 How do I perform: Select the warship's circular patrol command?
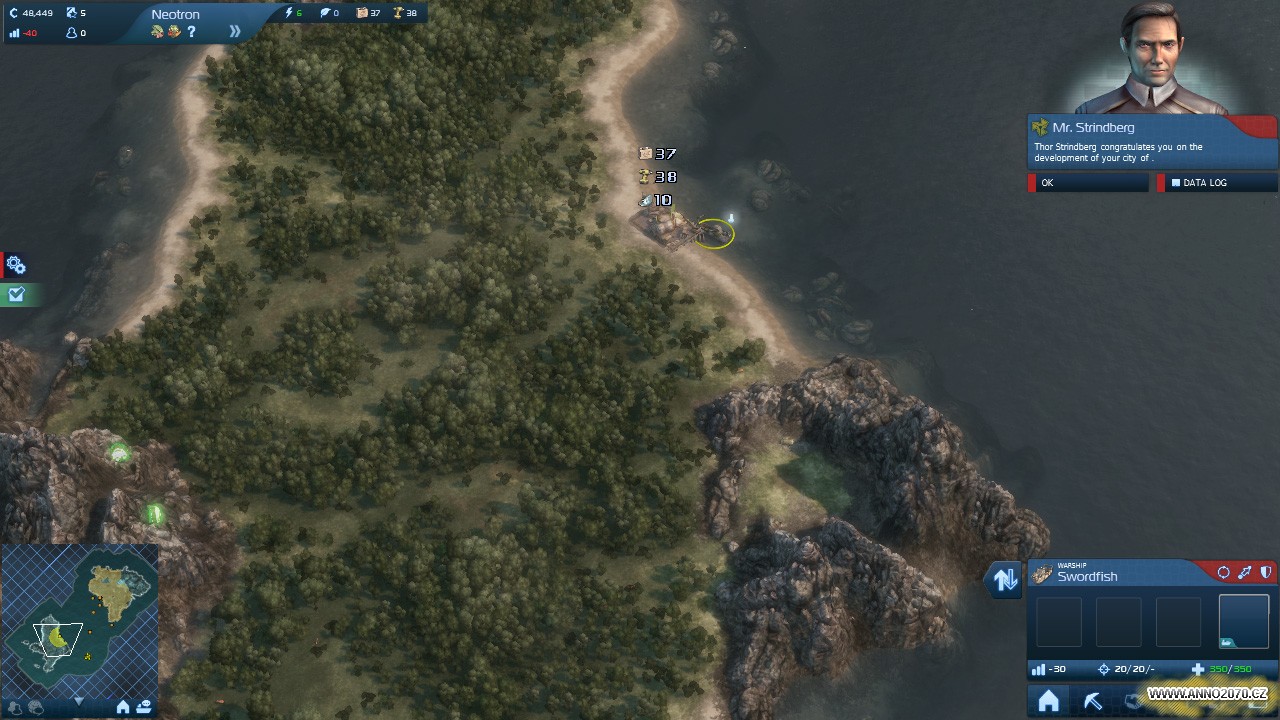tap(1223, 573)
